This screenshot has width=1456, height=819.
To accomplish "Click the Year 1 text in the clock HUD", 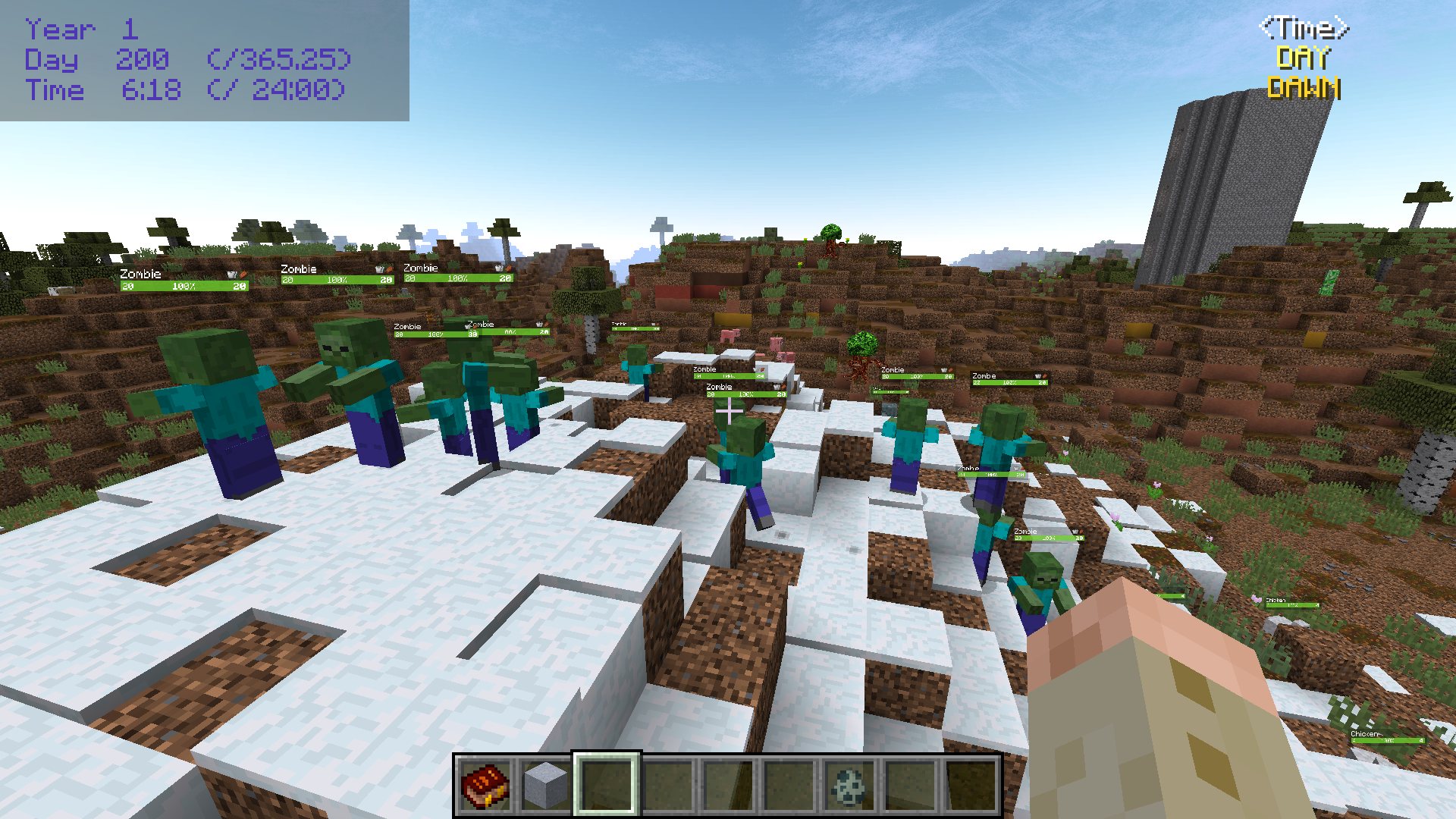I will (80, 30).
